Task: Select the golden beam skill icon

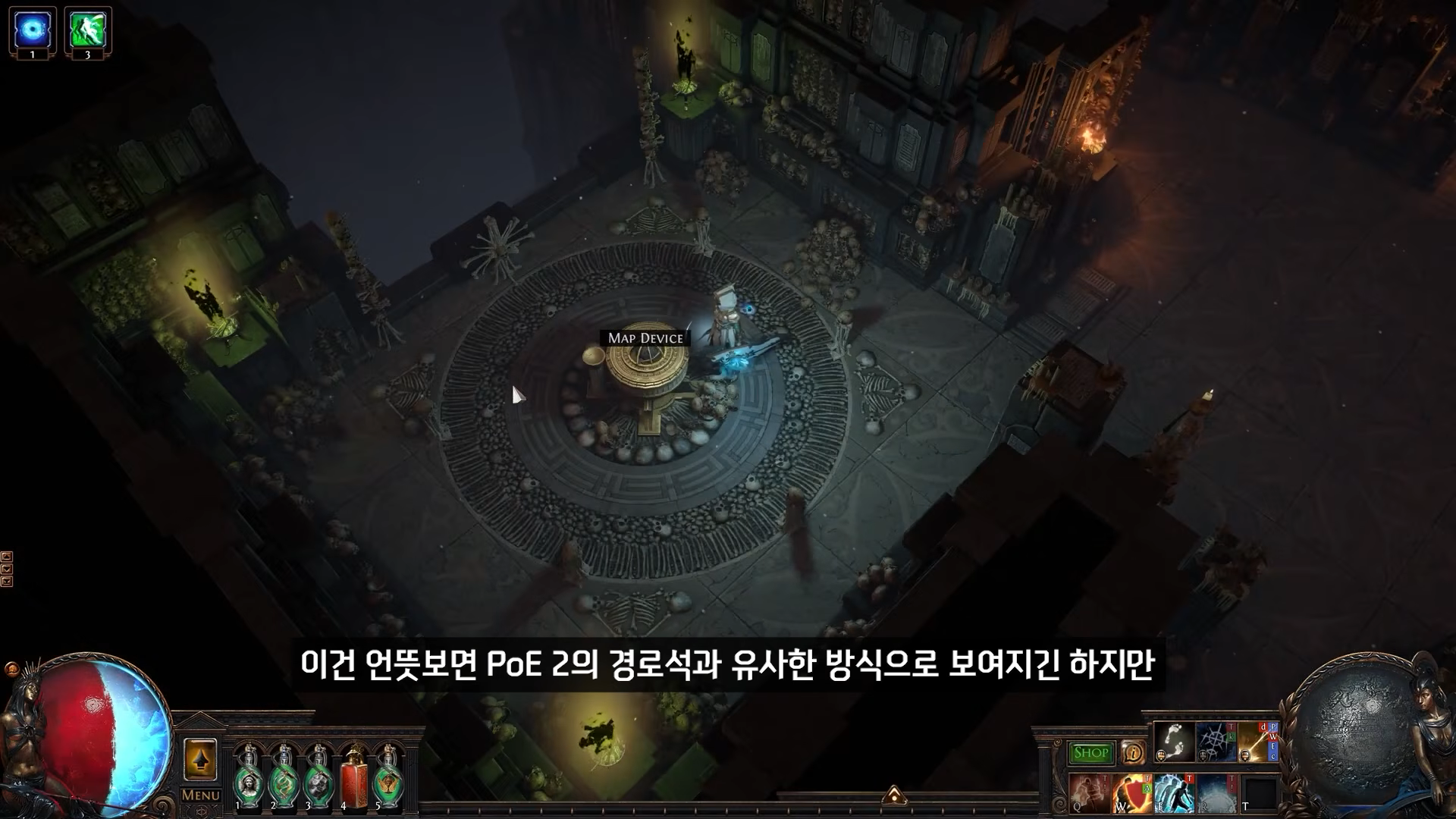Action: pyautogui.click(x=1257, y=742)
